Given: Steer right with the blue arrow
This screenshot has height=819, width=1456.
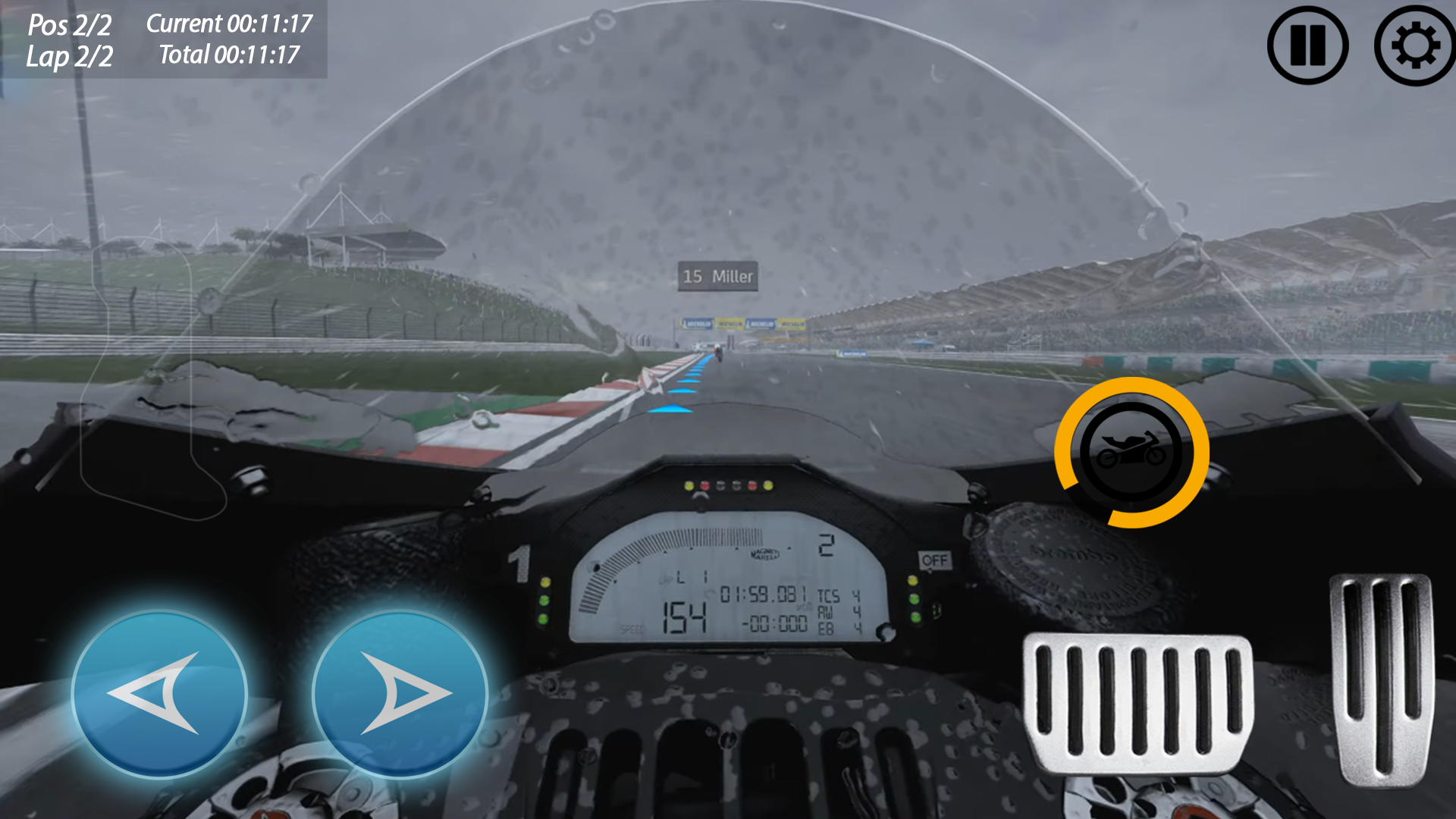Looking at the screenshot, I should coord(400,694).
